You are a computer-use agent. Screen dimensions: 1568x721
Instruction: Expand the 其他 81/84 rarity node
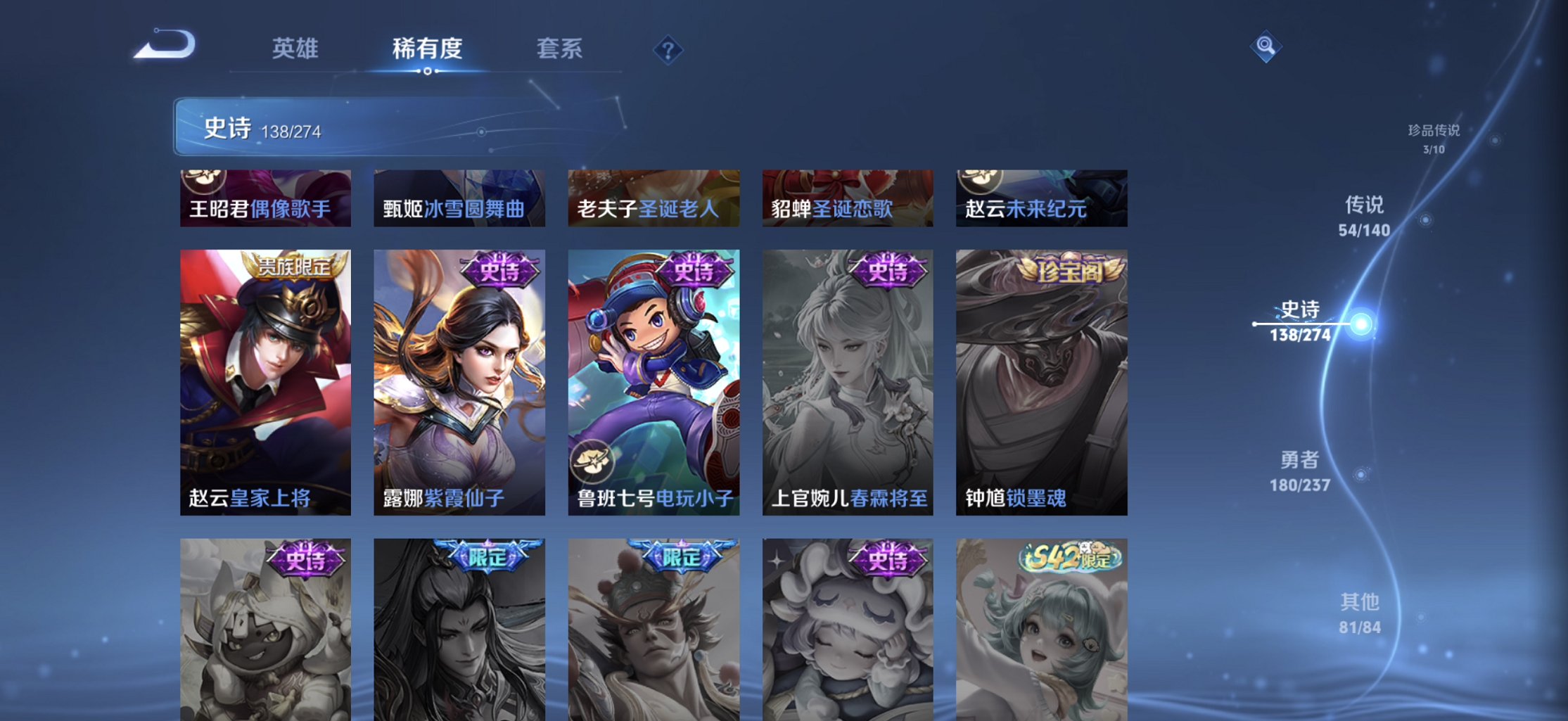tap(1360, 612)
